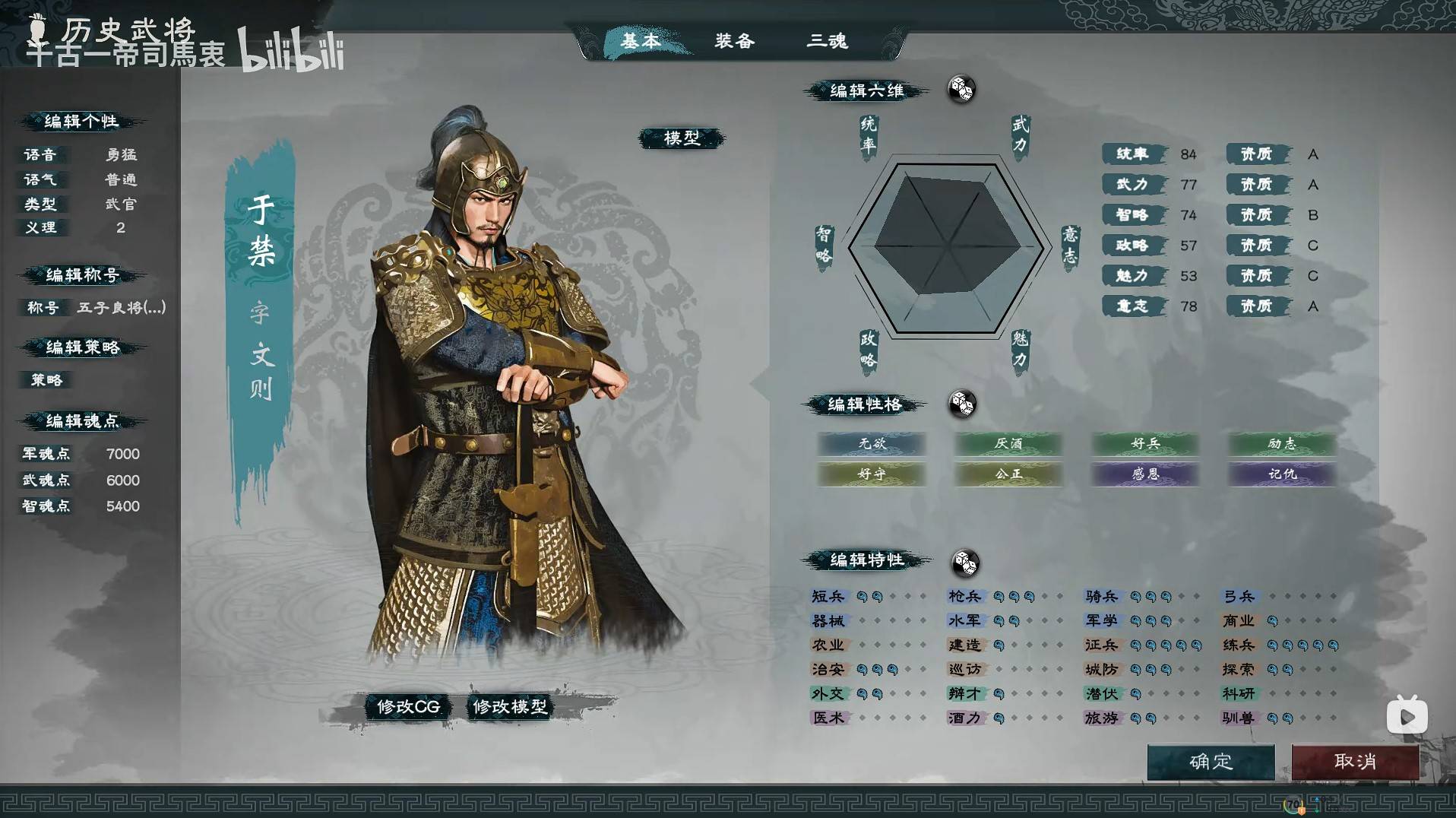Switch to the 装备 tab
Viewport: 1456px width, 818px height.
click(x=734, y=42)
